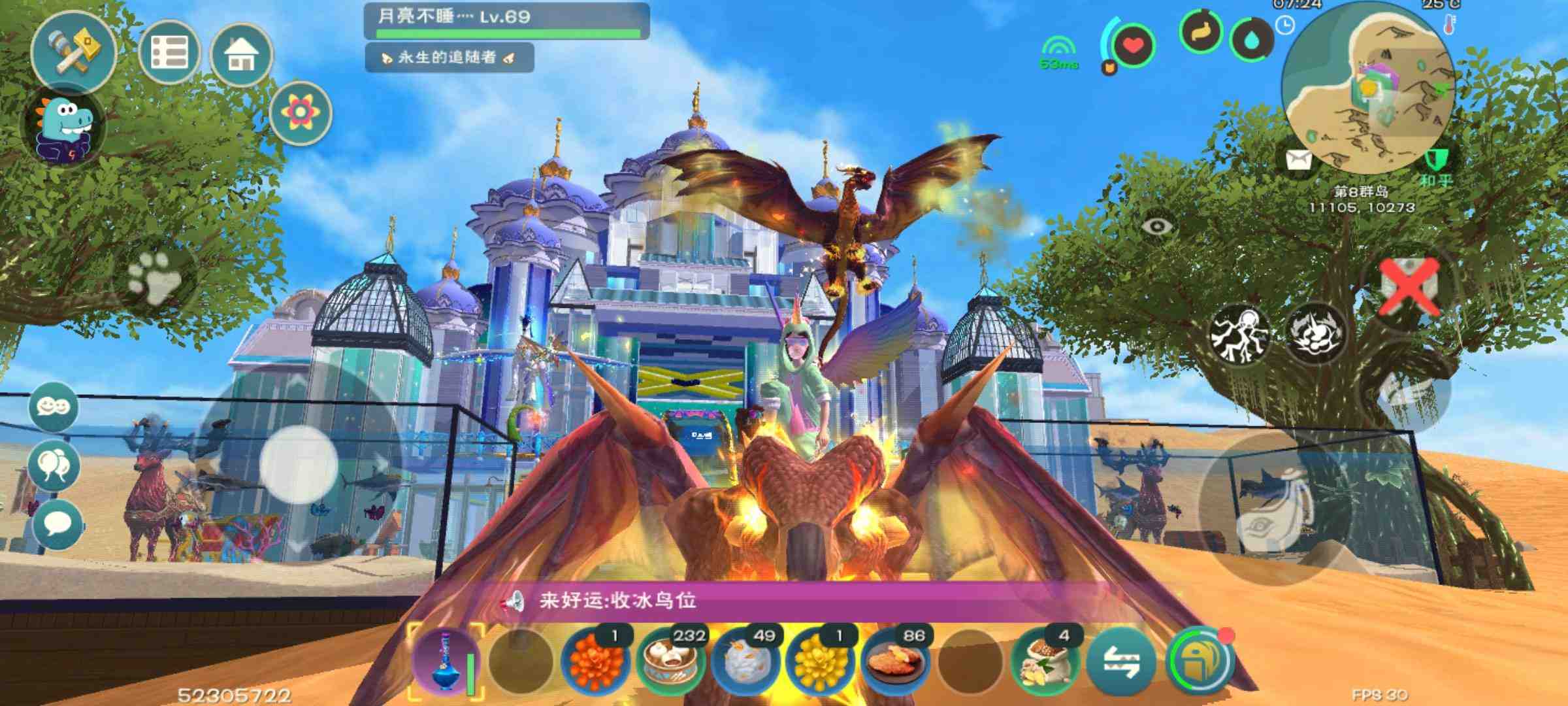Select the steamed buns slot with 232

click(x=671, y=662)
